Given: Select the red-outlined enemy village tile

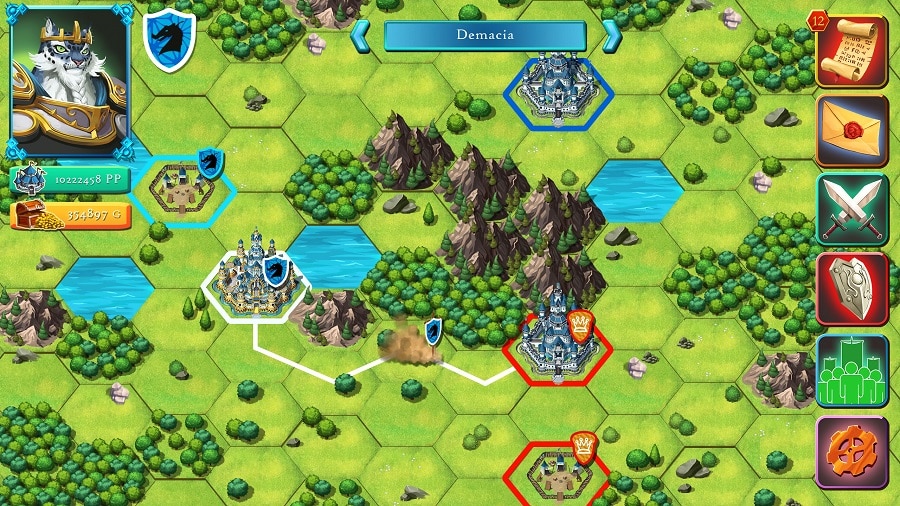Looking at the screenshot, I should tap(554, 470).
